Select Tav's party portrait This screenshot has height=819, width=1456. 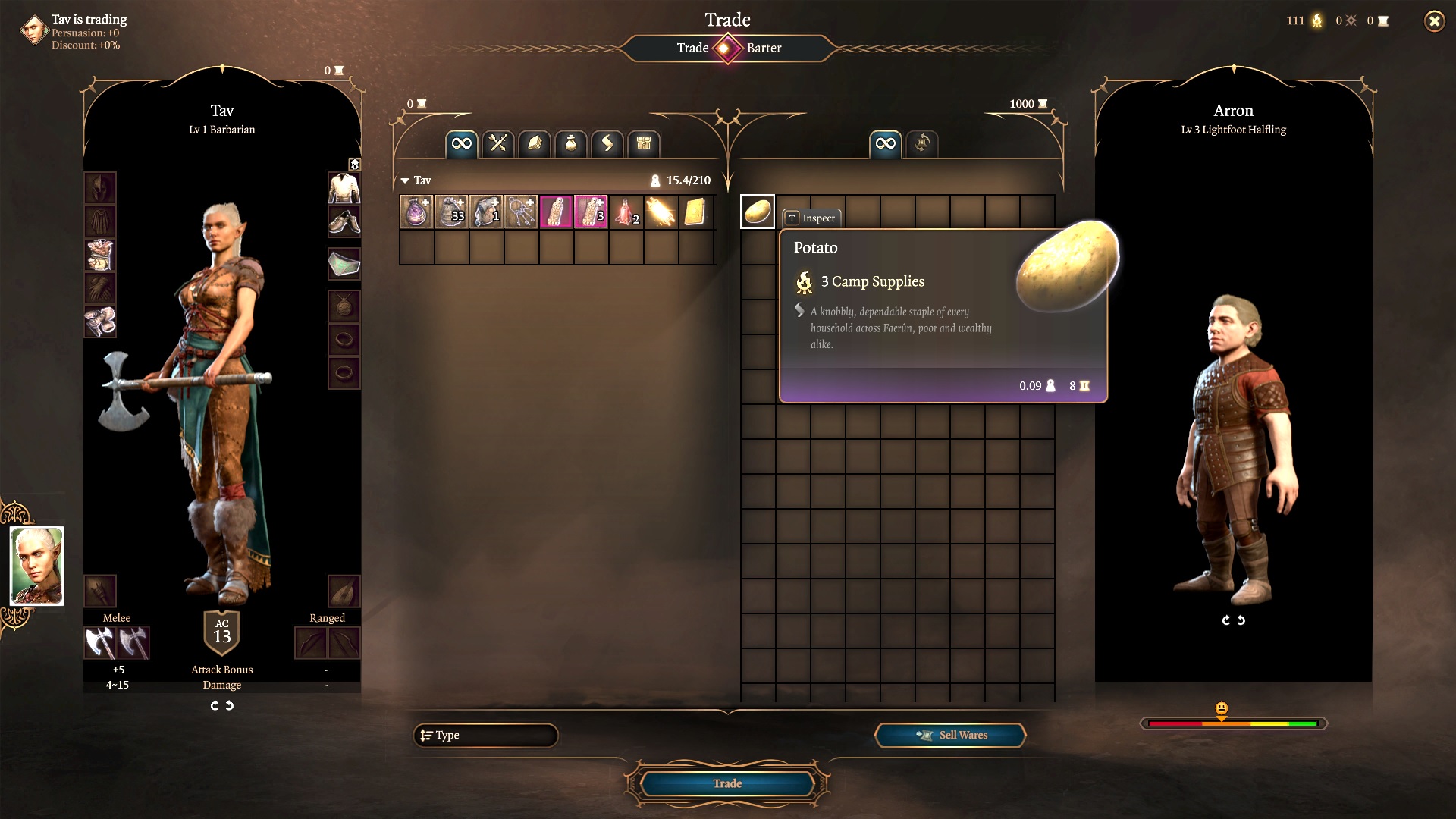[36, 566]
